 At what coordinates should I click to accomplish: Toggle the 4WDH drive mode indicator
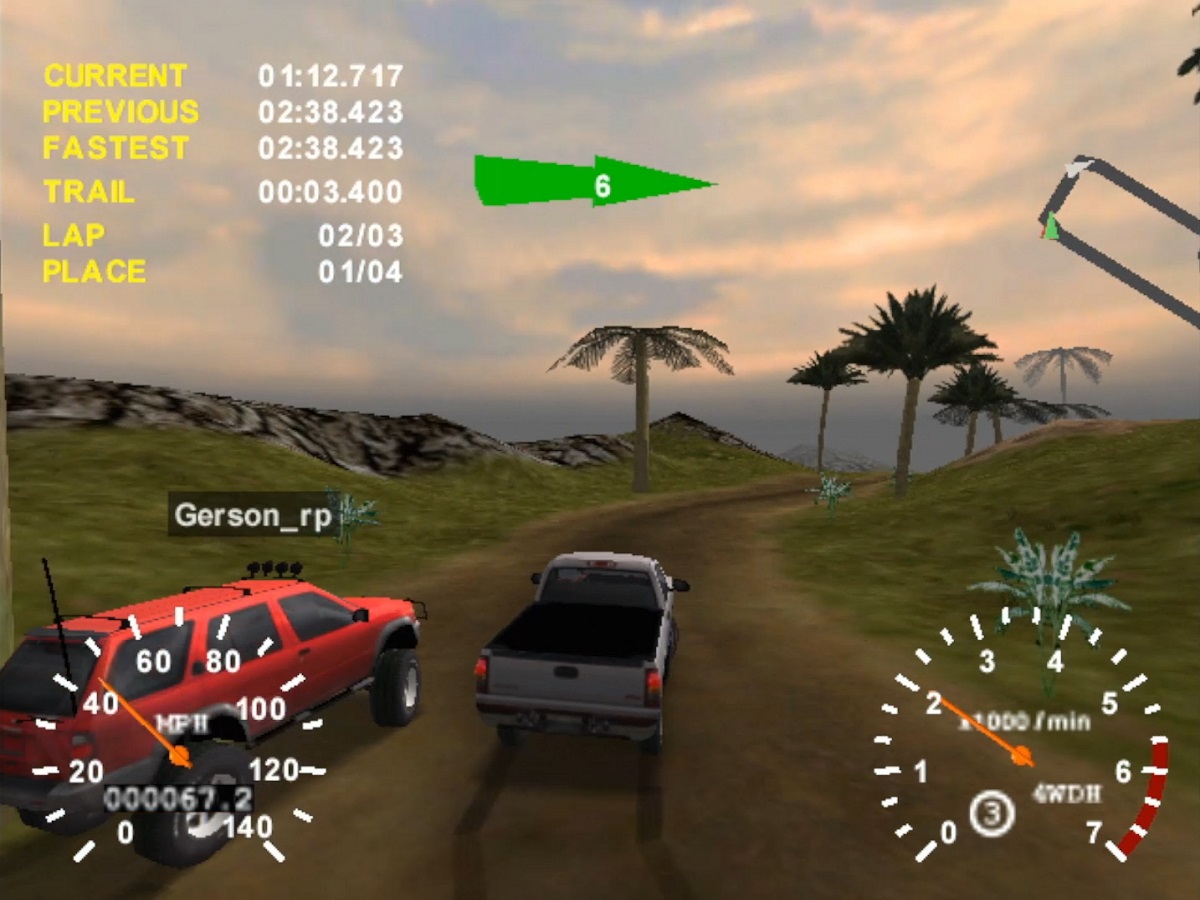(x=1067, y=794)
